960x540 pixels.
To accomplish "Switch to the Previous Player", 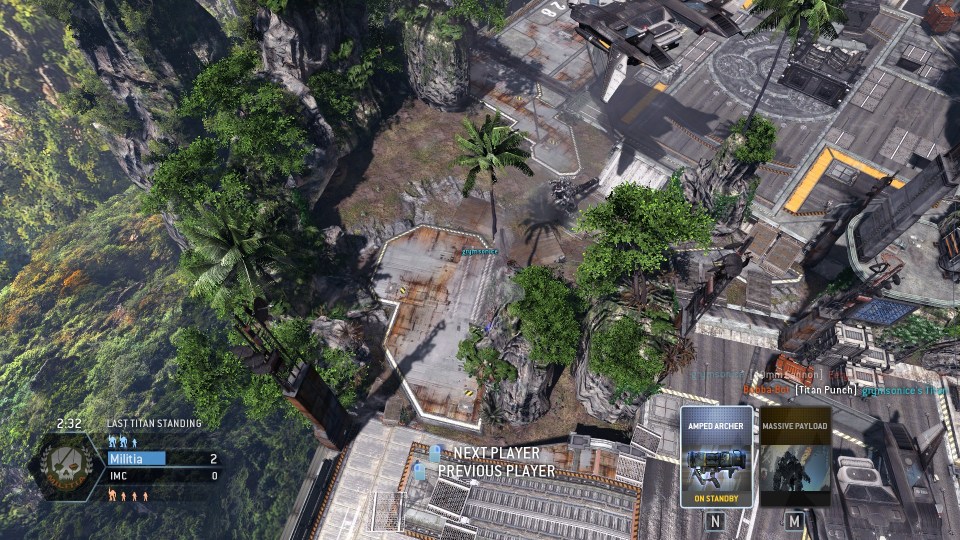I will point(496,470).
